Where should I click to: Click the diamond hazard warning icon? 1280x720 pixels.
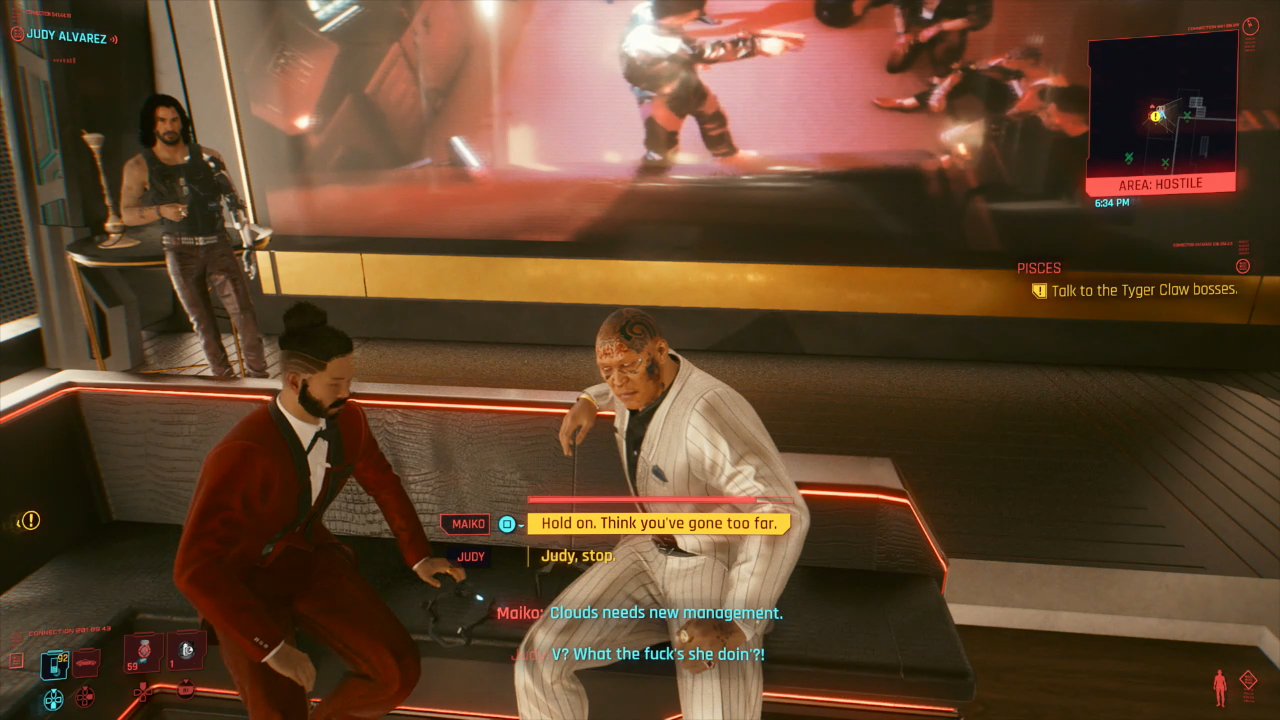tap(1248, 679)
